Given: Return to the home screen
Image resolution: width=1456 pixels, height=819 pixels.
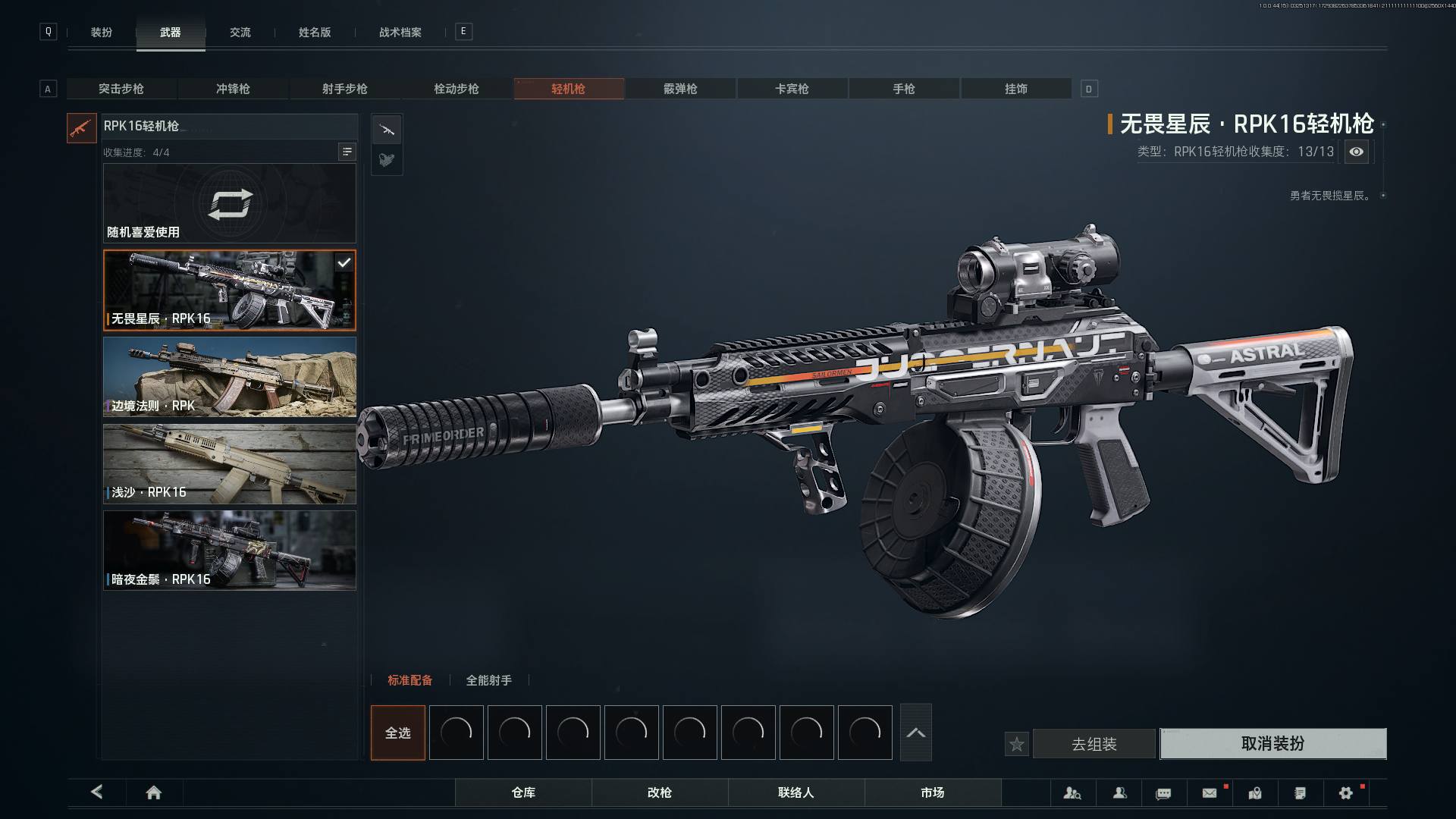Looking at the screenshot, I should [x=154, y=792].
